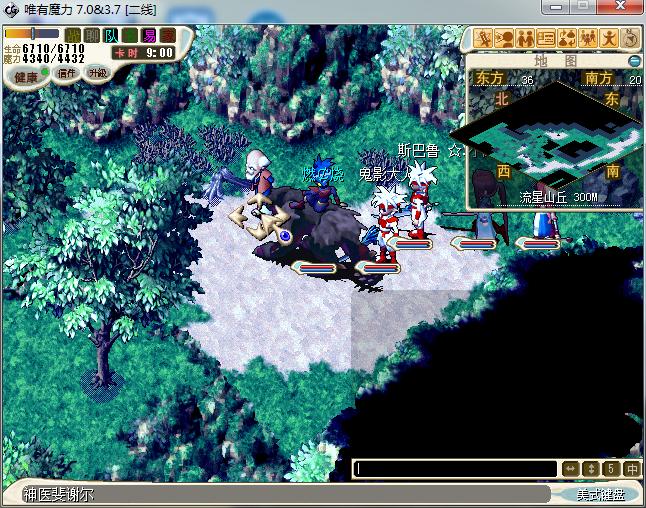Minimize the 地图 map panel

coord(634,61)
